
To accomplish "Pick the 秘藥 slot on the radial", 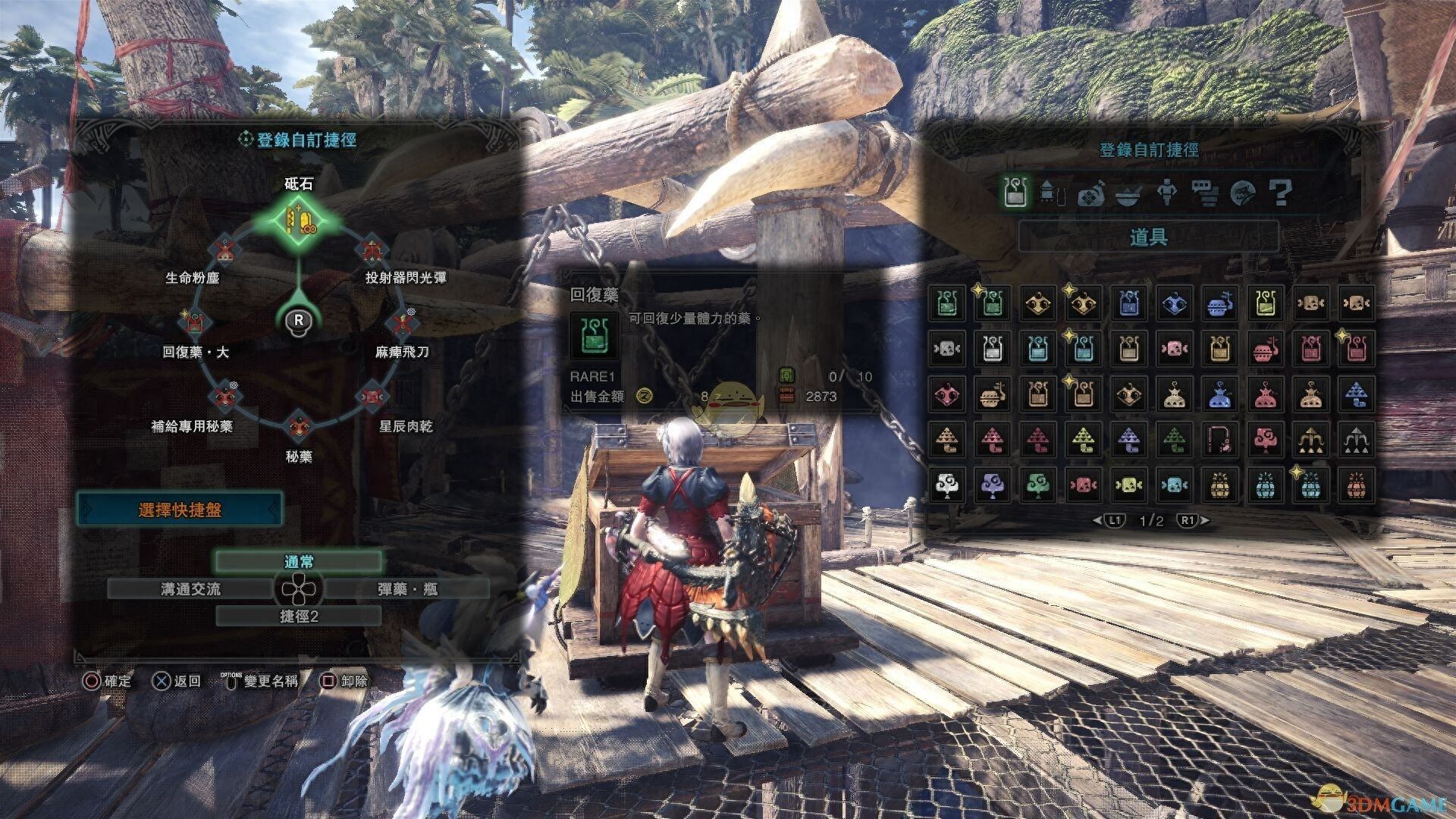I will coord(298,427).
